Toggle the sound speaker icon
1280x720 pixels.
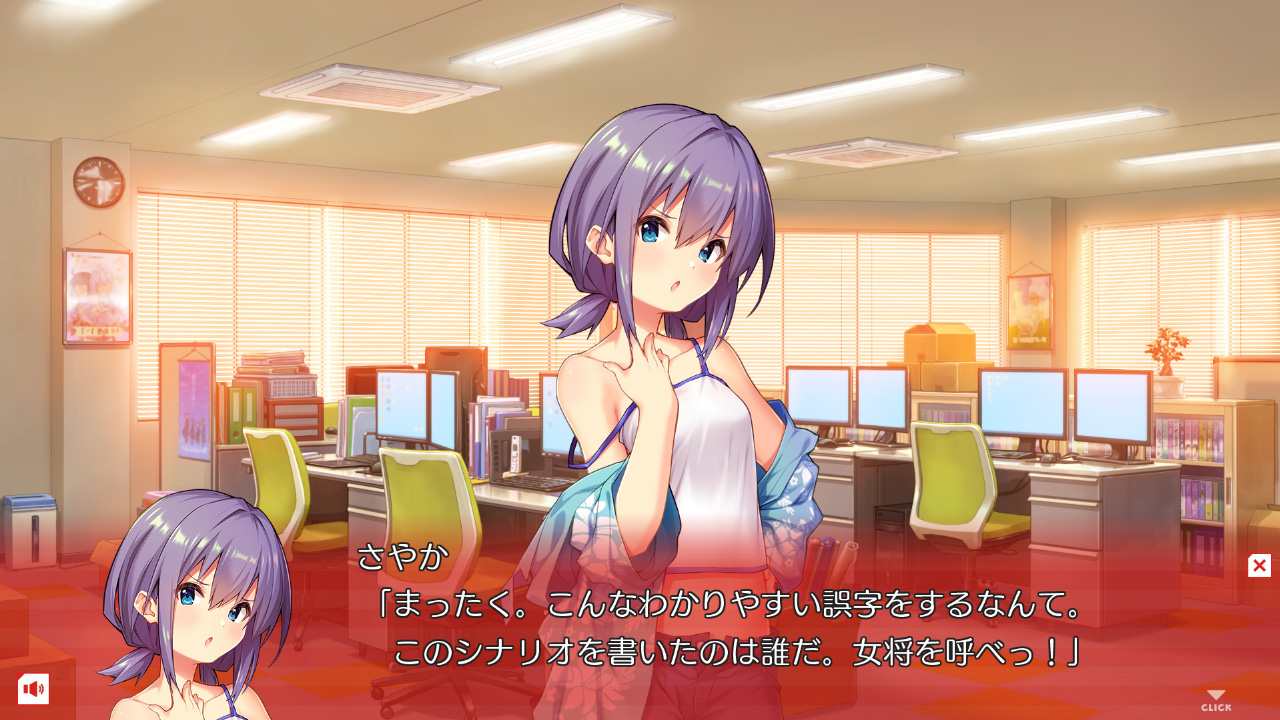(33, 688)
